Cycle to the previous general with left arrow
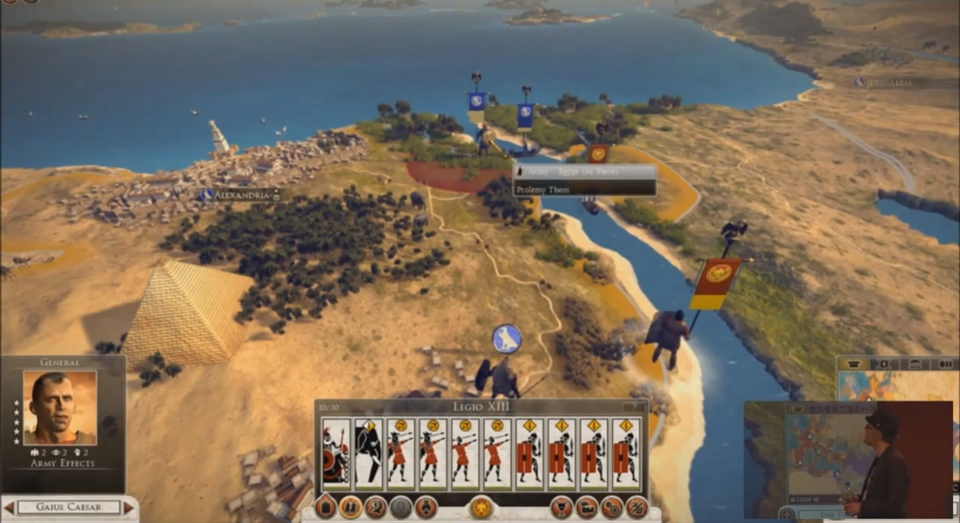The width and height of the screenshot is (960, 523). point(9,508)
